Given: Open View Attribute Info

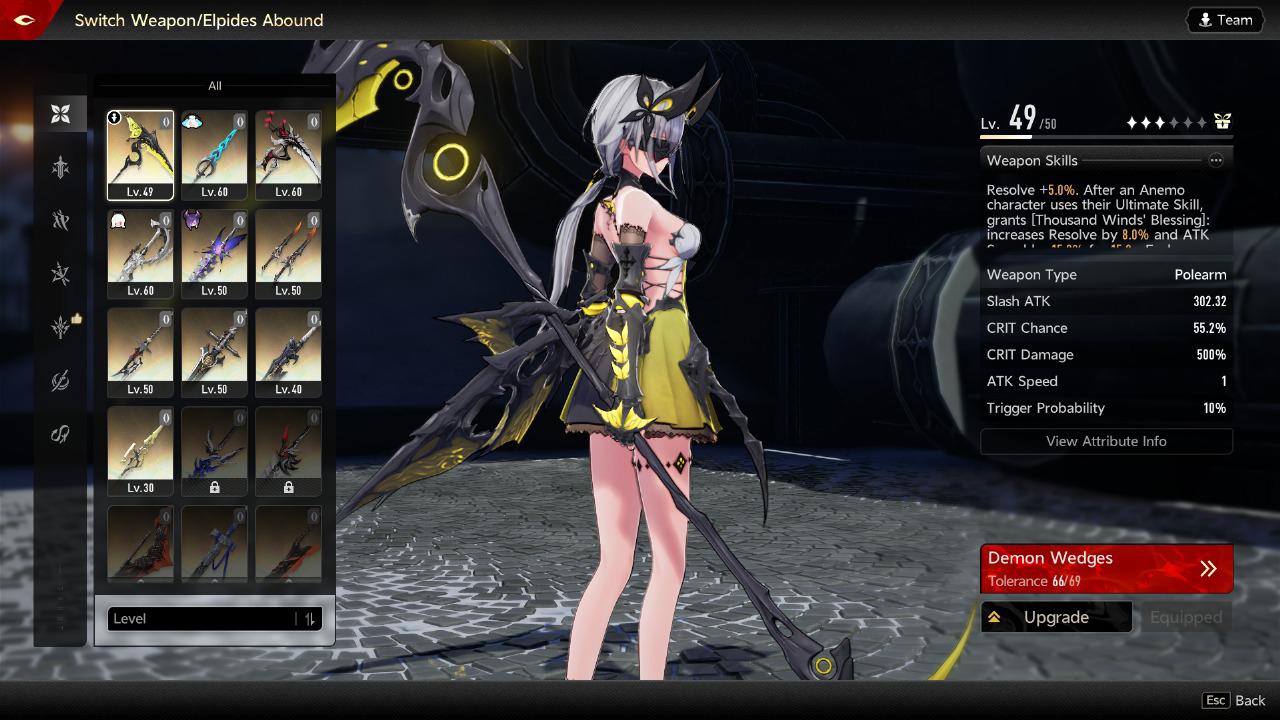Looking at the screenshot, I should [1106, 441].
